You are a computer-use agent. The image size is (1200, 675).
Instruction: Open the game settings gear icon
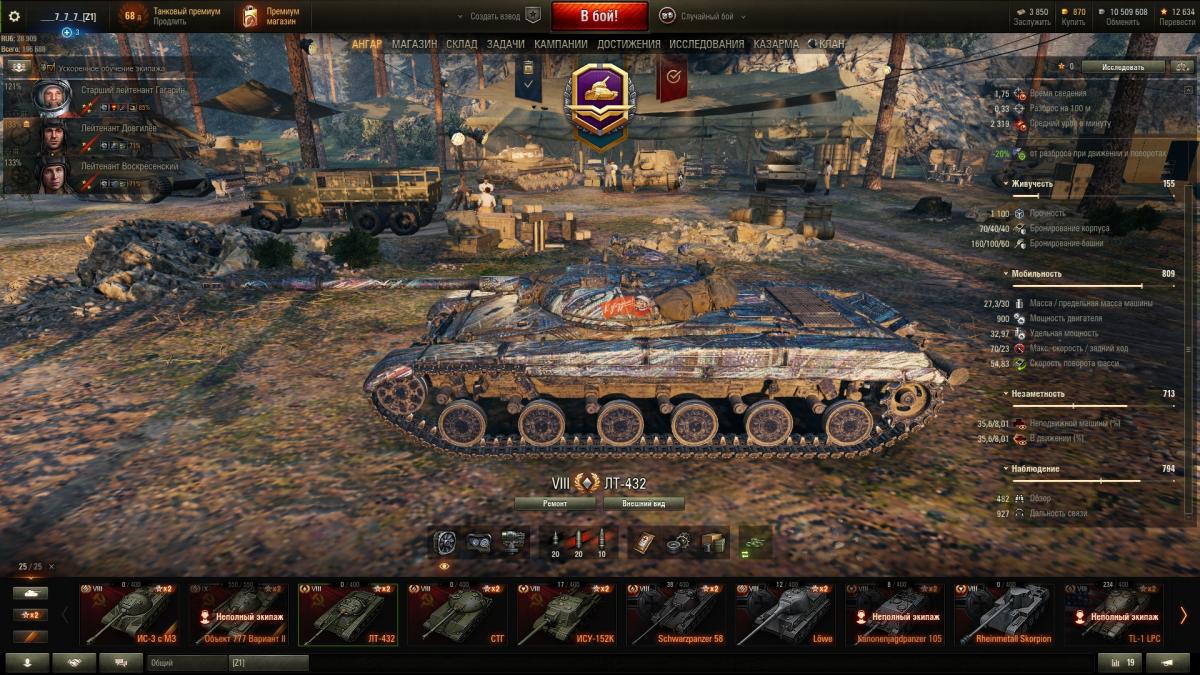[x=14, y=16]
